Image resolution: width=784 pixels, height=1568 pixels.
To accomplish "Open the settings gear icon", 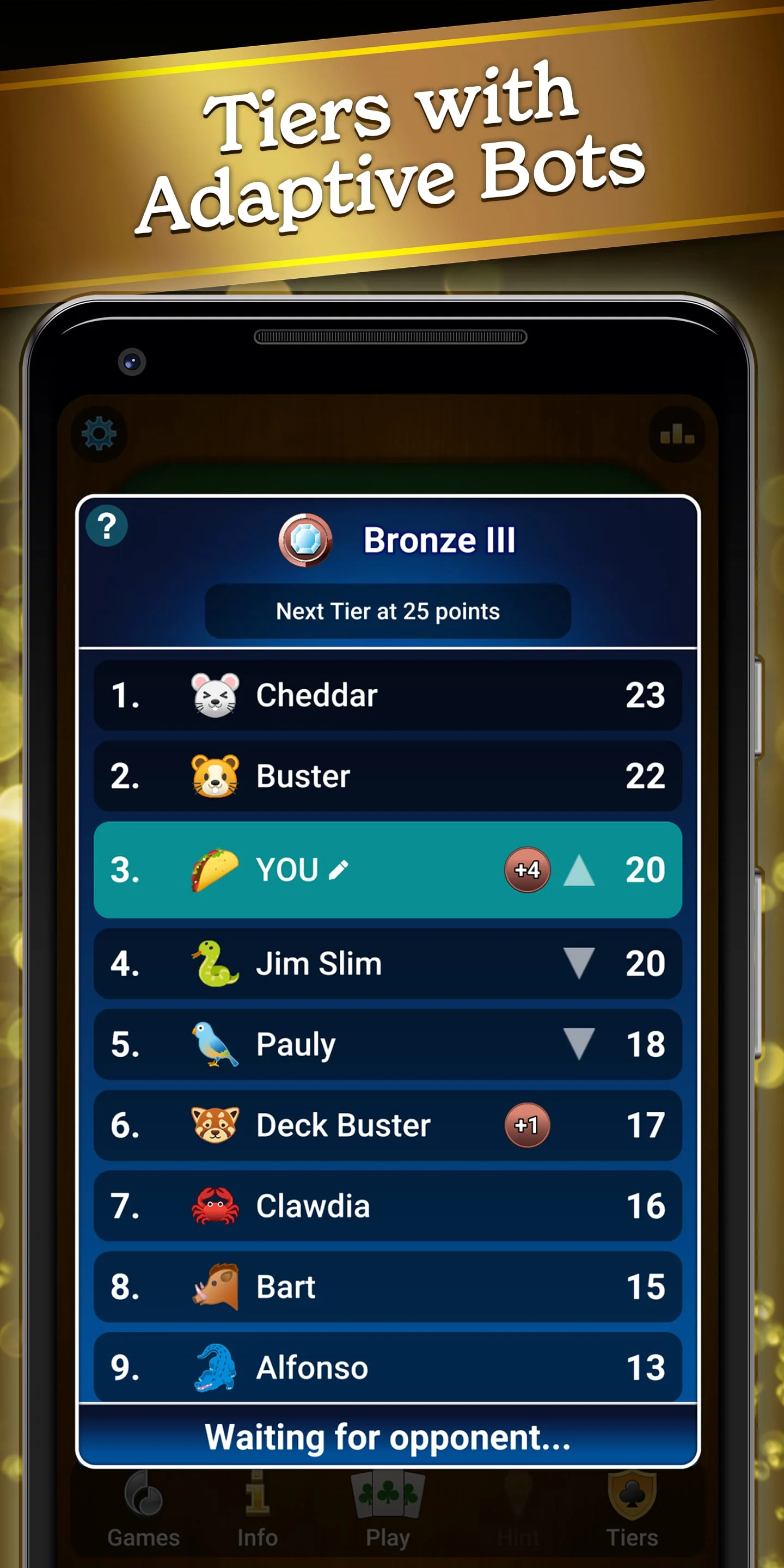I will [x=100, y=433].
